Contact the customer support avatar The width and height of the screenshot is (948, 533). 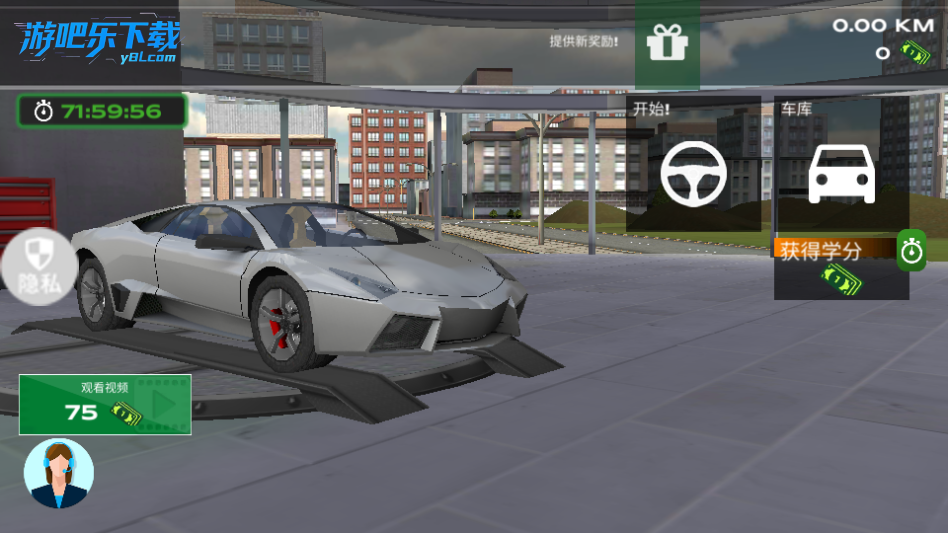(59, 473)
